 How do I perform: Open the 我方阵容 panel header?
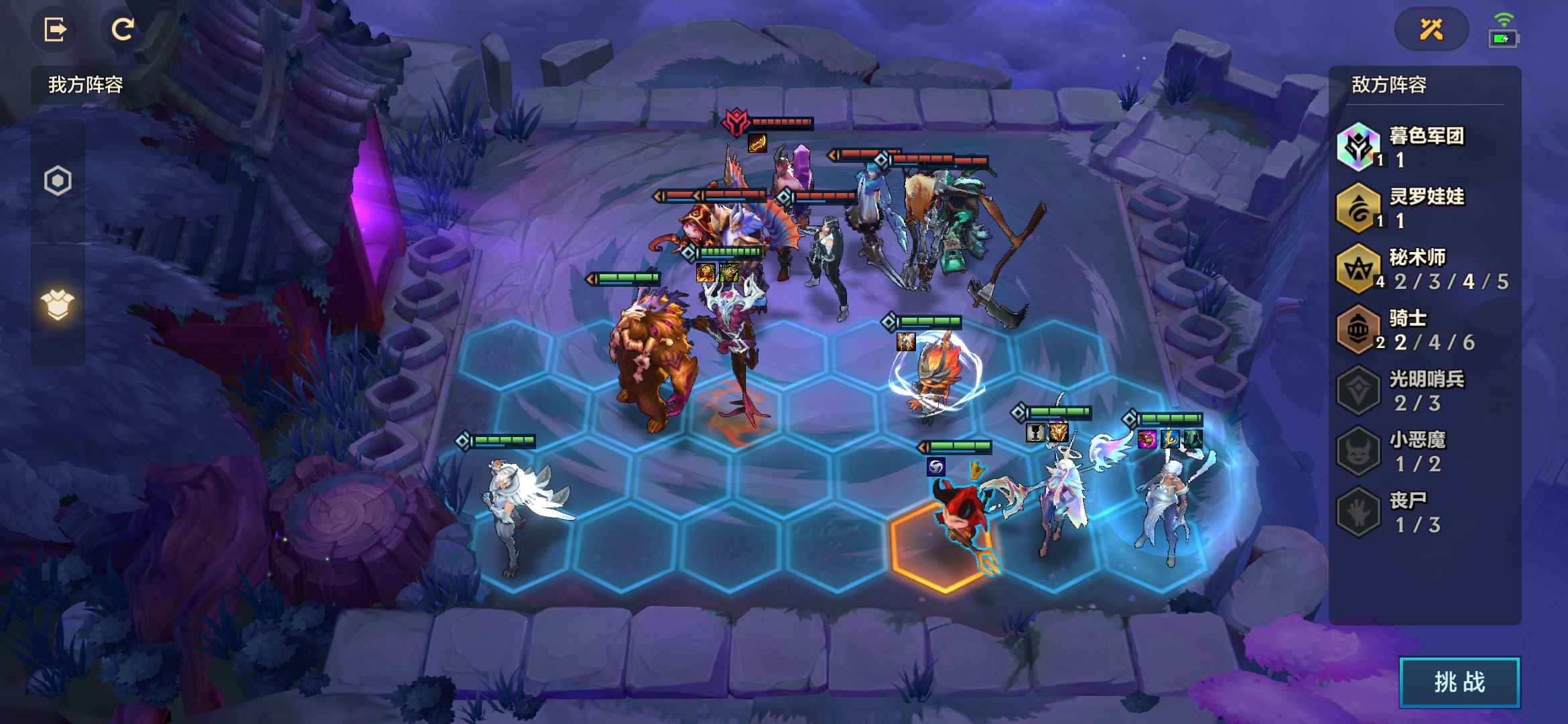[x=85, y=85]
